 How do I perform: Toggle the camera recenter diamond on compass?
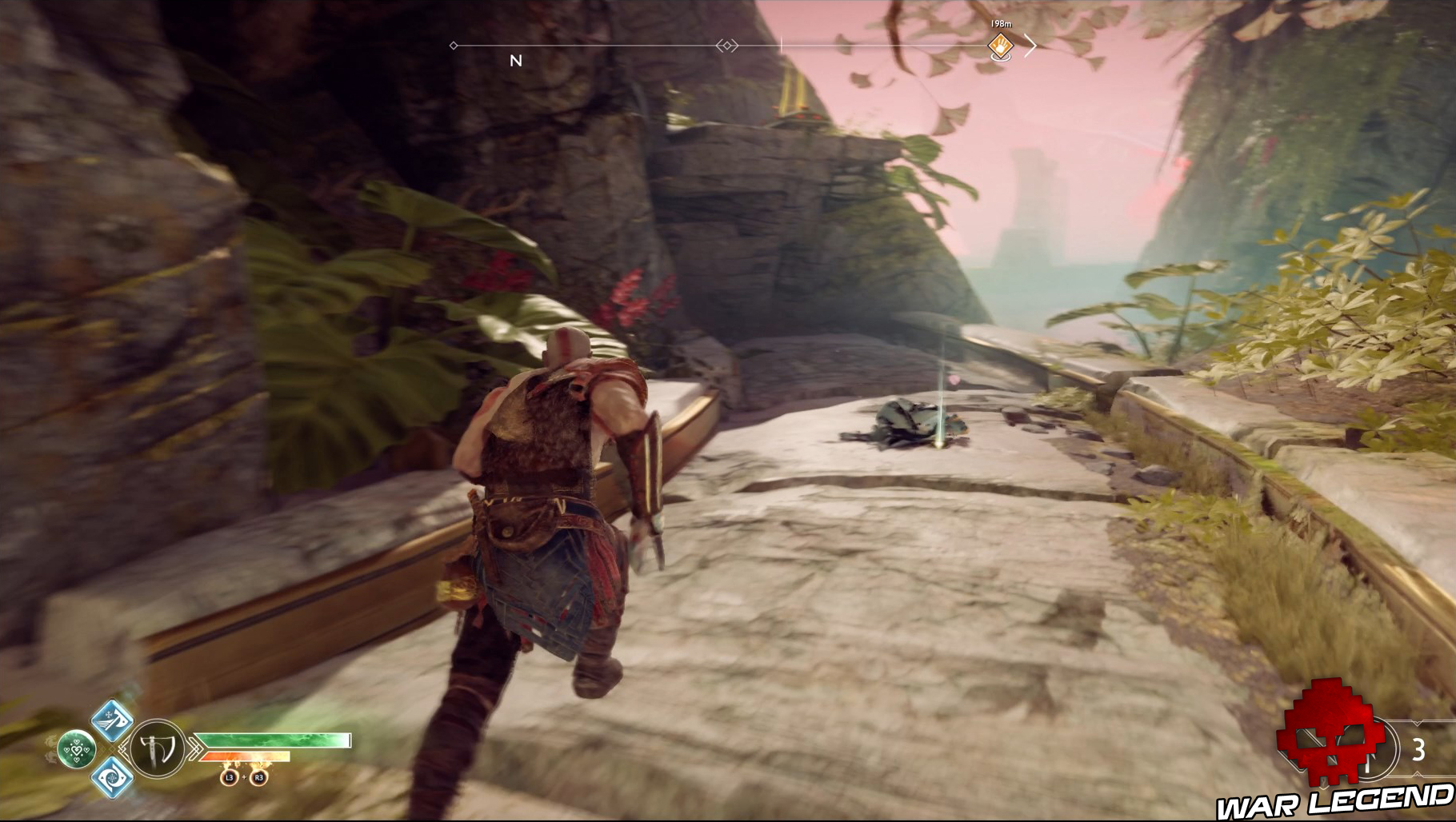click(x=728, y=46)
